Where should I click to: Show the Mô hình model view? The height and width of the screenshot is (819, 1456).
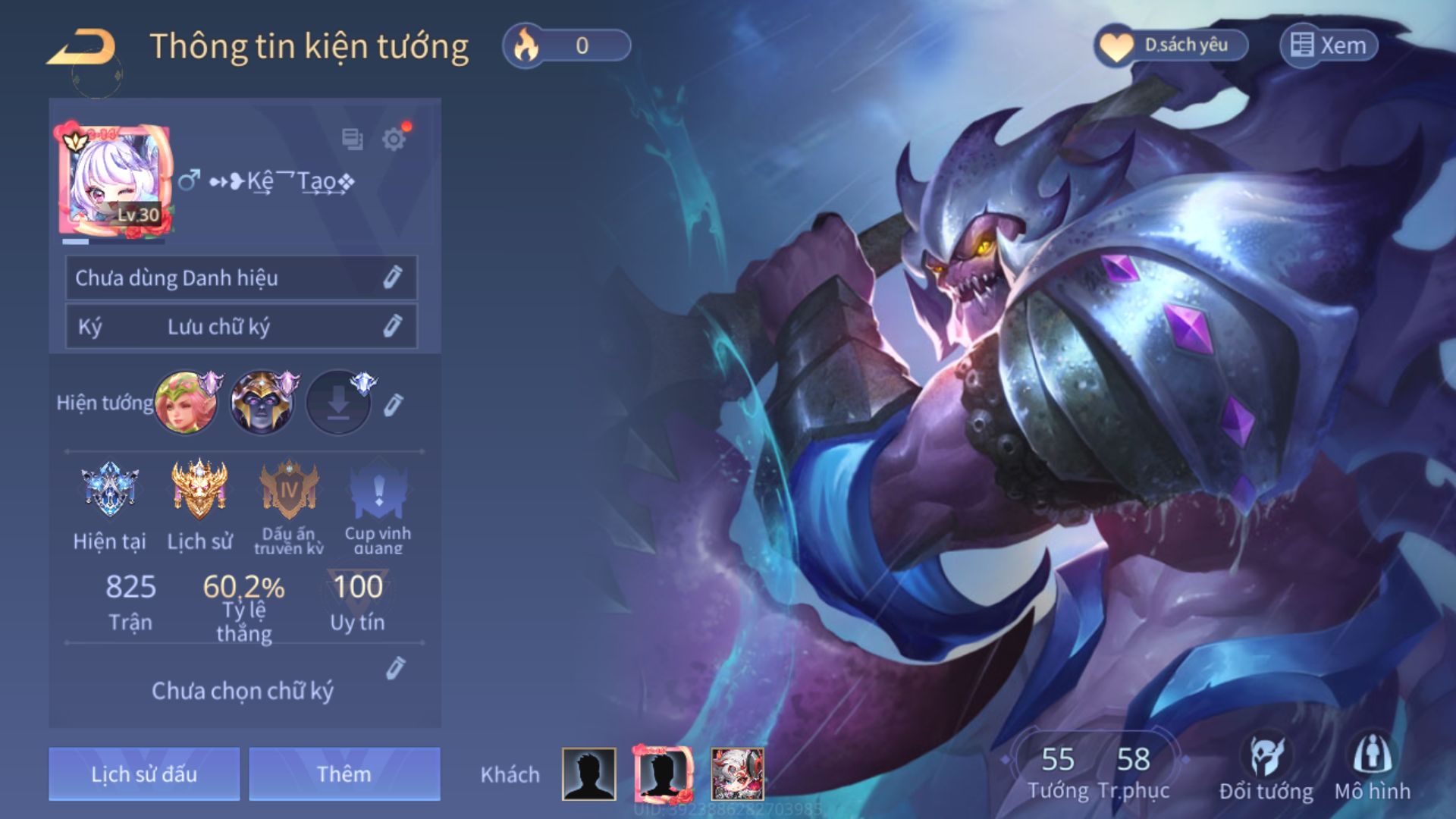click(1373, 766)
